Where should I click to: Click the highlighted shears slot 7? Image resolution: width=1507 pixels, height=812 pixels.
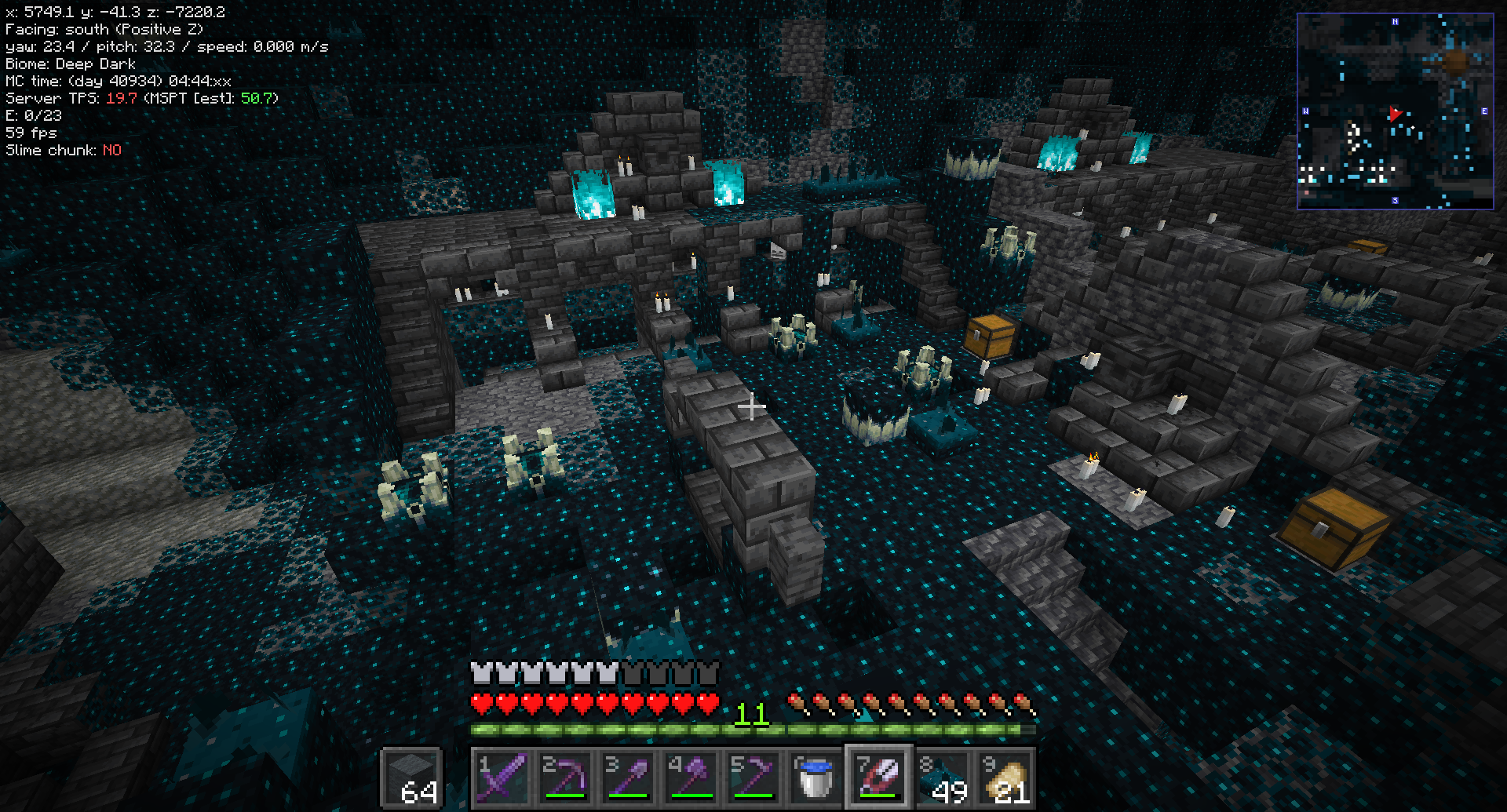pyautogui.click(x=879, y=777)
